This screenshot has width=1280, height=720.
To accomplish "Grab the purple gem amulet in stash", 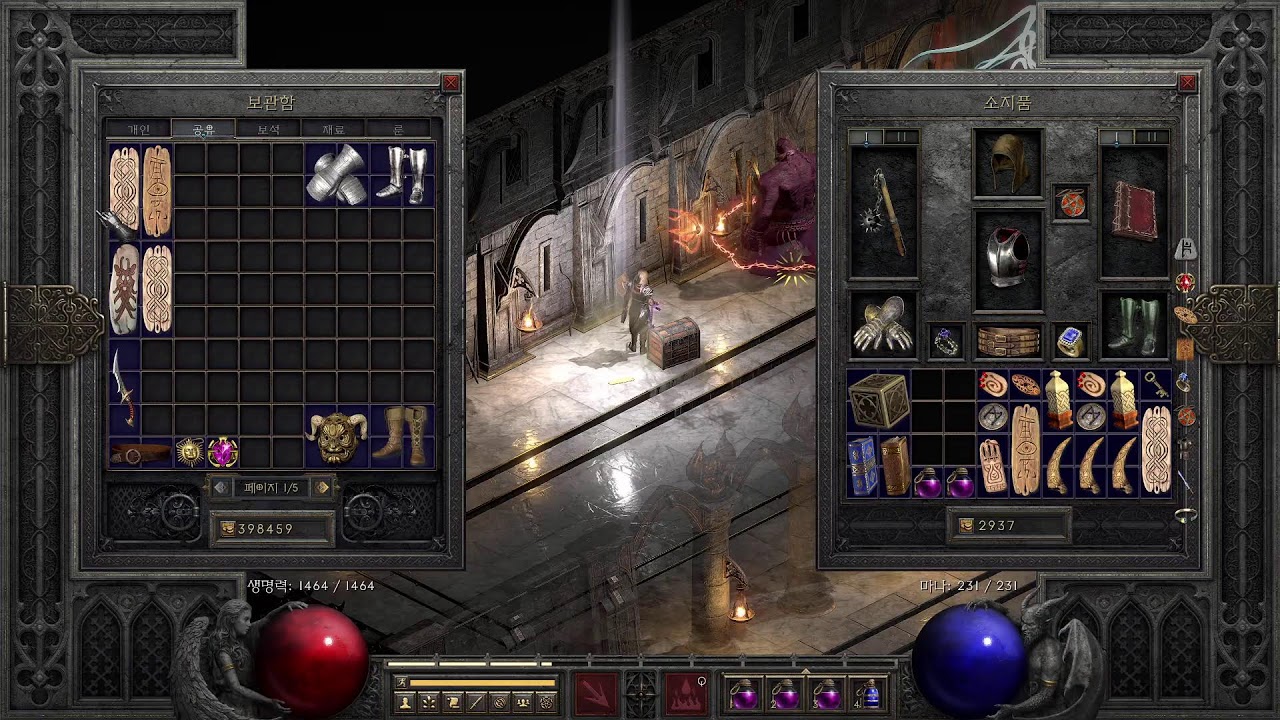I will coord(222,452).
